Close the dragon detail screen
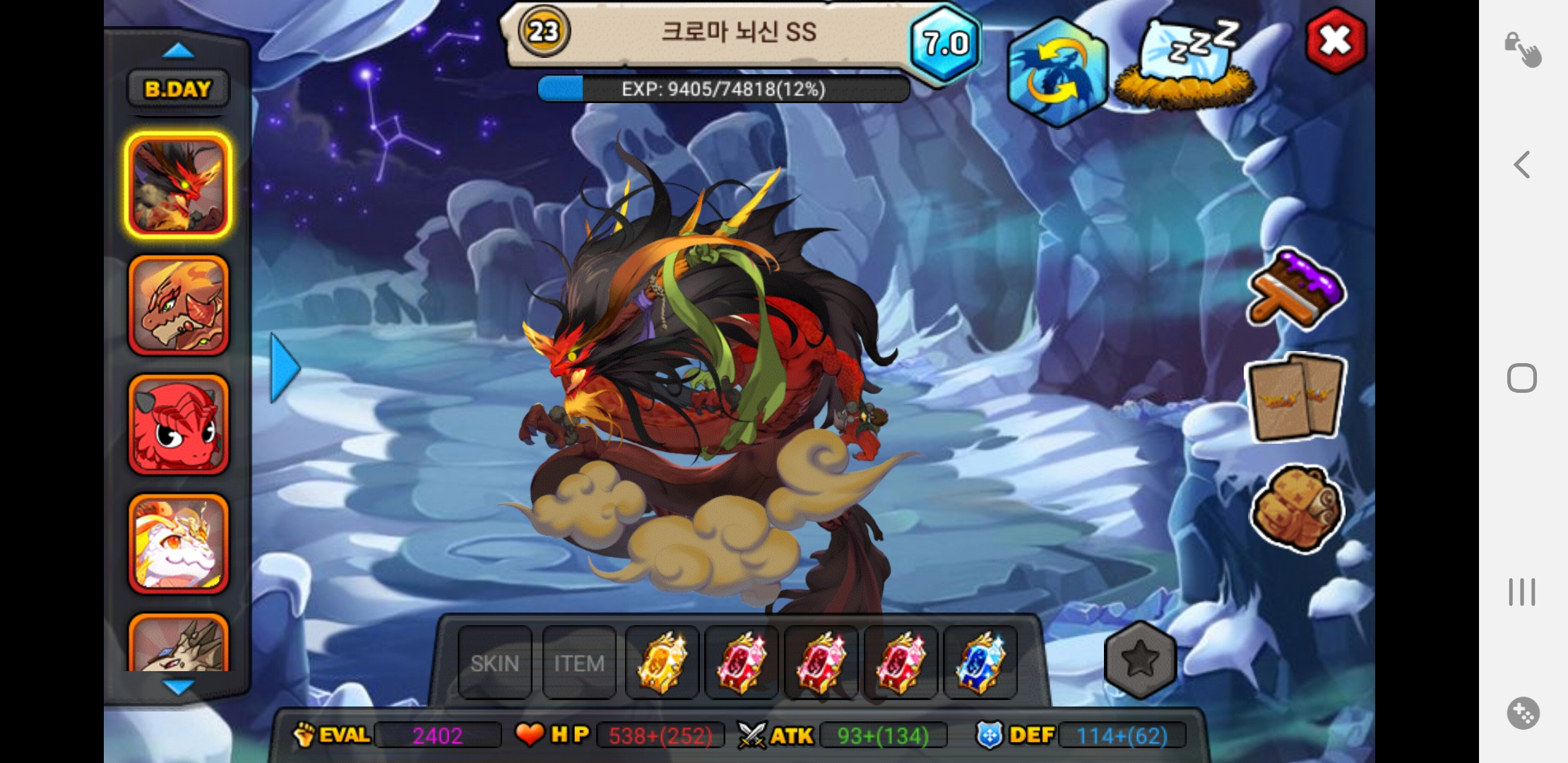The height and width of the screenshot is (763, 1568). [1336, 41]
